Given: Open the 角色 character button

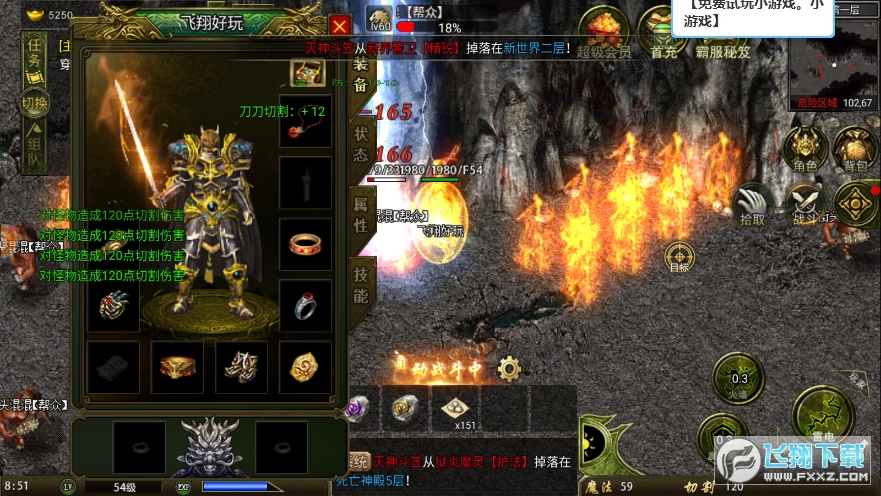Looking at the screenshot, I should (804, 150).
